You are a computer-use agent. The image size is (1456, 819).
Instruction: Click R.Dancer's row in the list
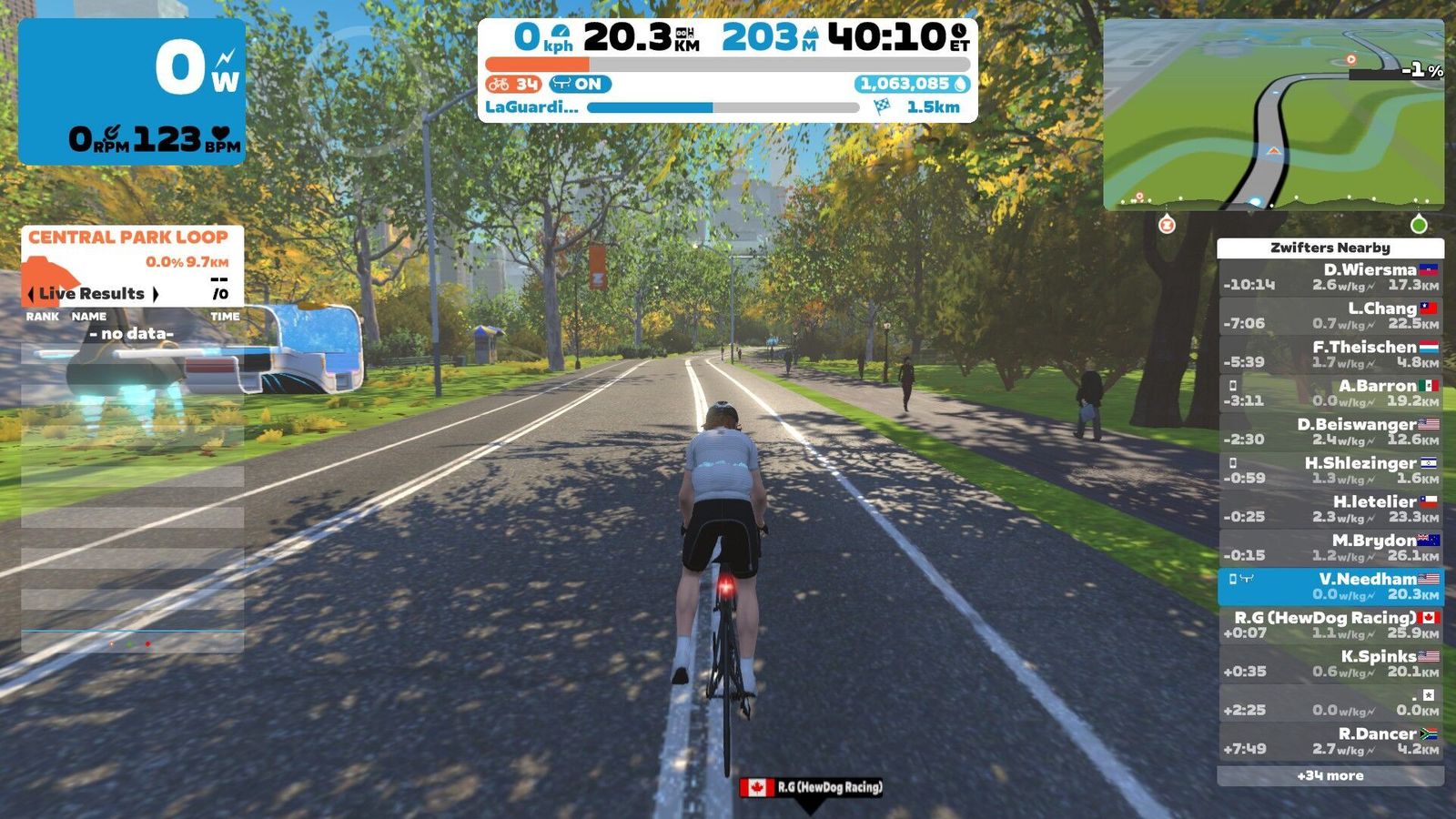pyautogui.click(x=1330, y=741)
